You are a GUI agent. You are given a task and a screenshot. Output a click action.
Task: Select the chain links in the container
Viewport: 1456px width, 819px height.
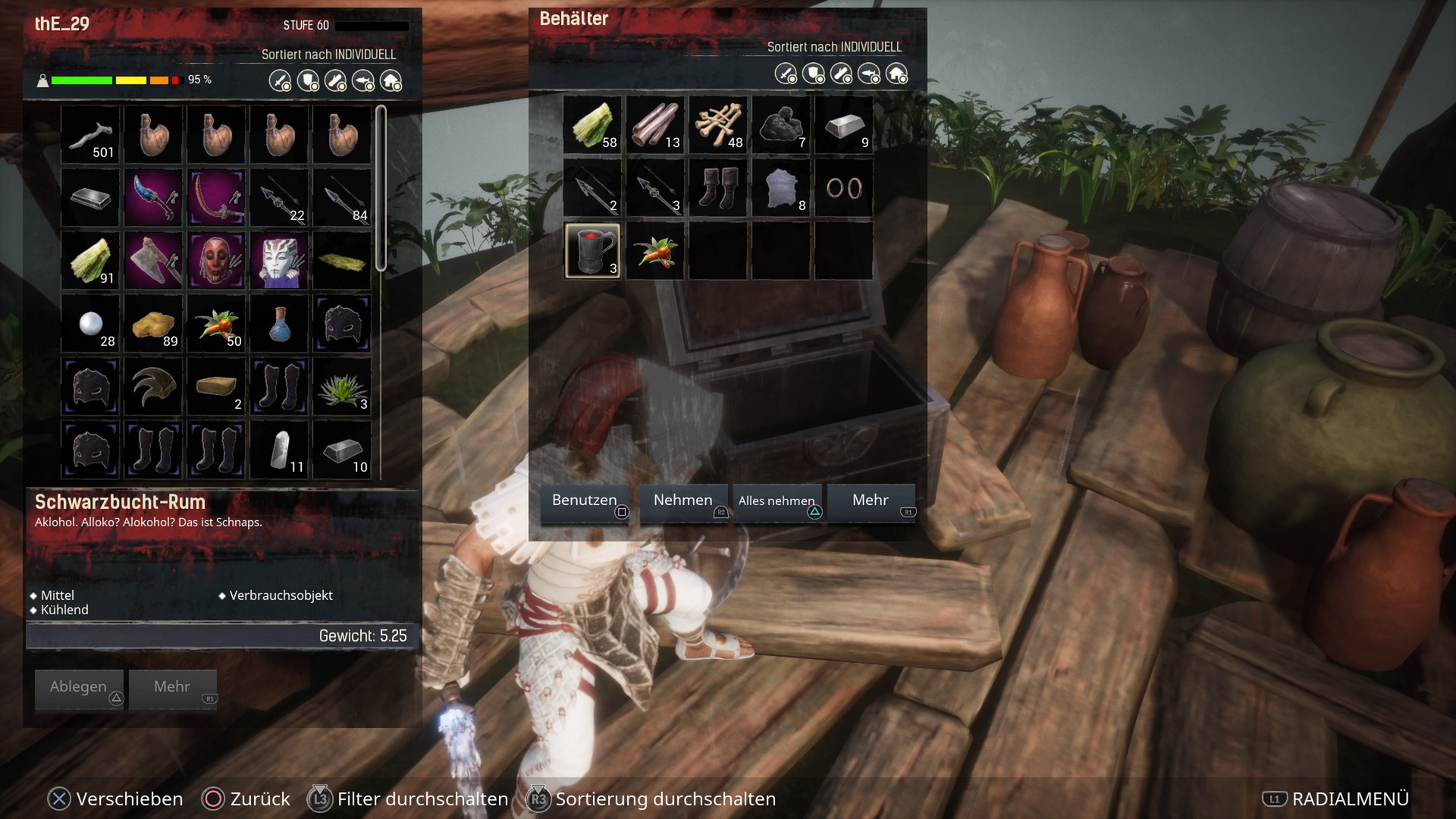844,188
